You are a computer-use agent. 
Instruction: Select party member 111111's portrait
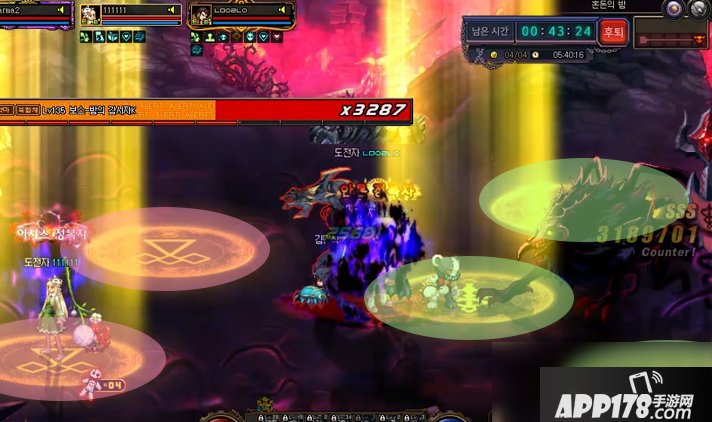pyautogui.click(x=90, y=15)
